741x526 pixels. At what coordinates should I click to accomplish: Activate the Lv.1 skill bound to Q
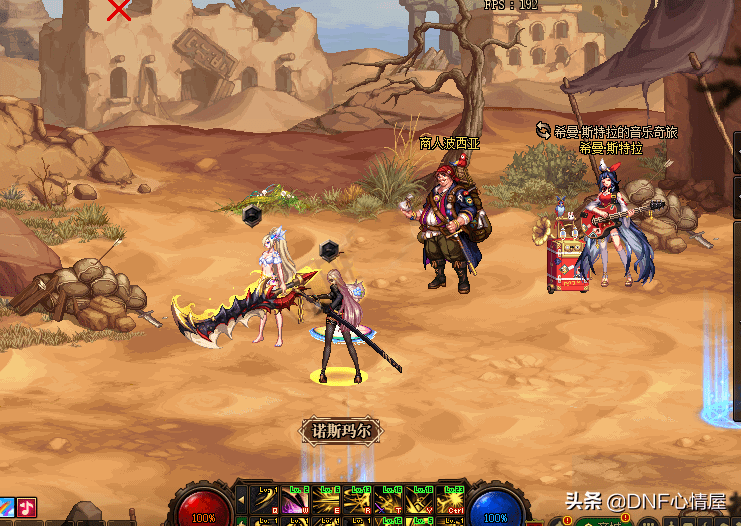coord(264,498)
